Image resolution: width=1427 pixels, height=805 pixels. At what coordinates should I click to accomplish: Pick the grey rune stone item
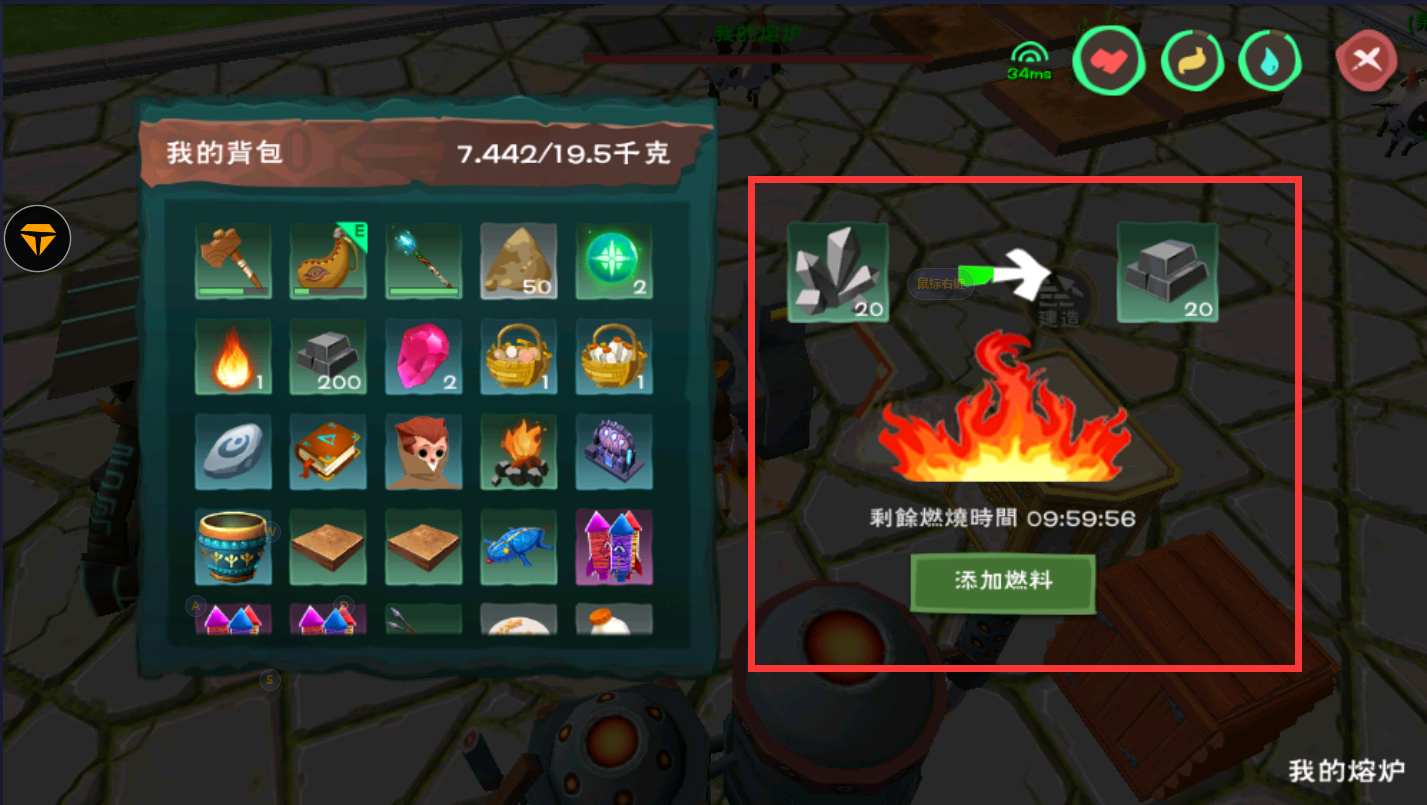click(x=233, y=452)
